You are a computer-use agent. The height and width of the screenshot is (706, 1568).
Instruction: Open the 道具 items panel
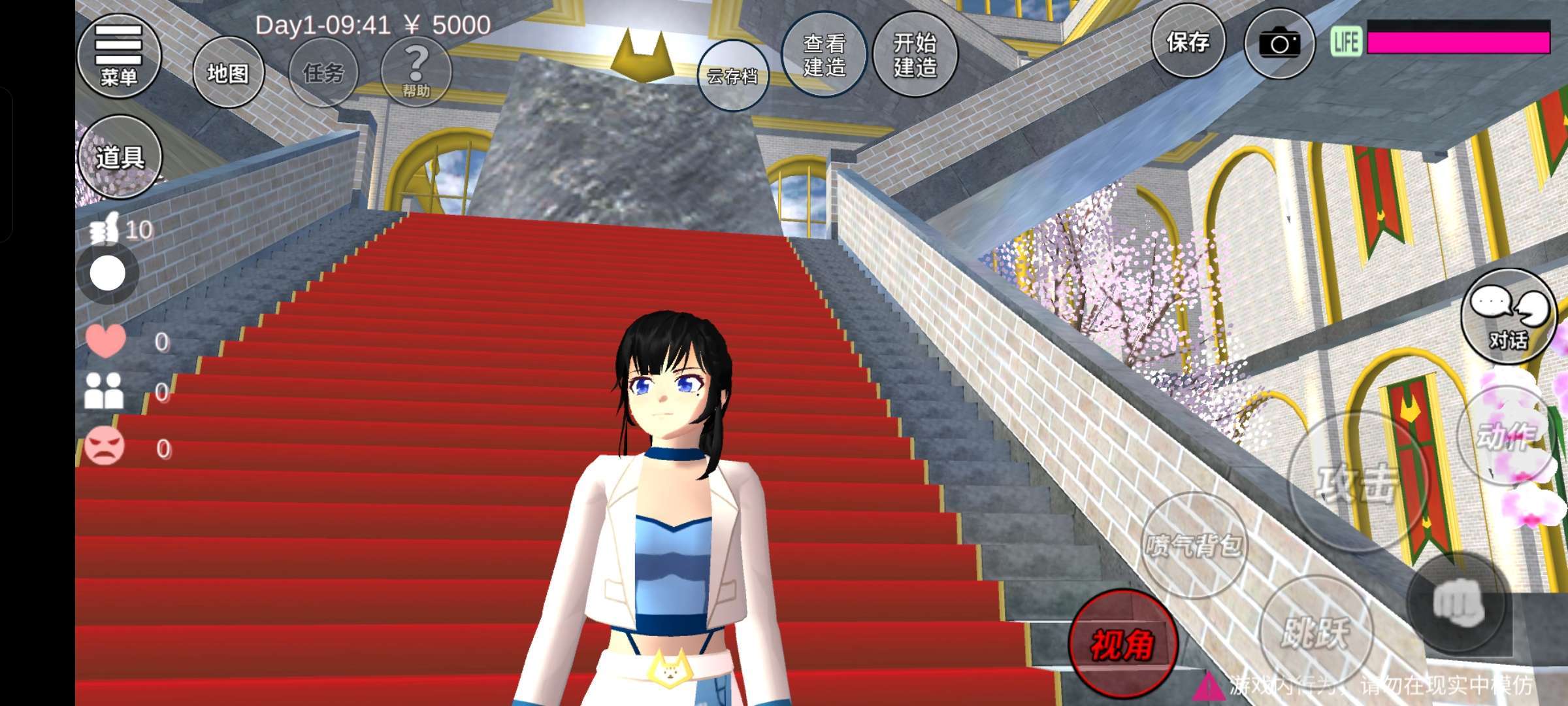[120, 157]
